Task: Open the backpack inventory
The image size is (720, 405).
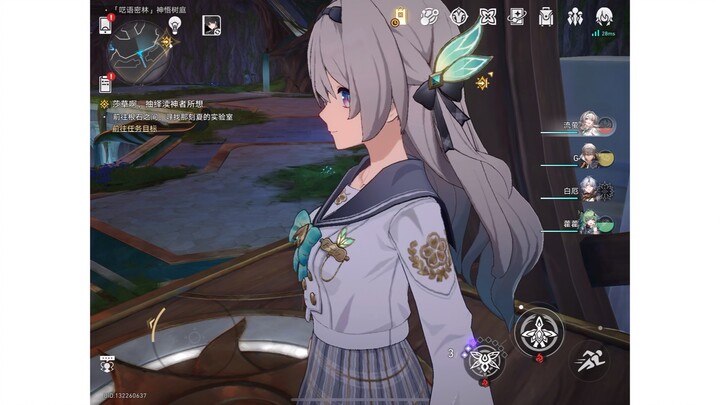Action: pyautogui.click(x=546, y=16)
